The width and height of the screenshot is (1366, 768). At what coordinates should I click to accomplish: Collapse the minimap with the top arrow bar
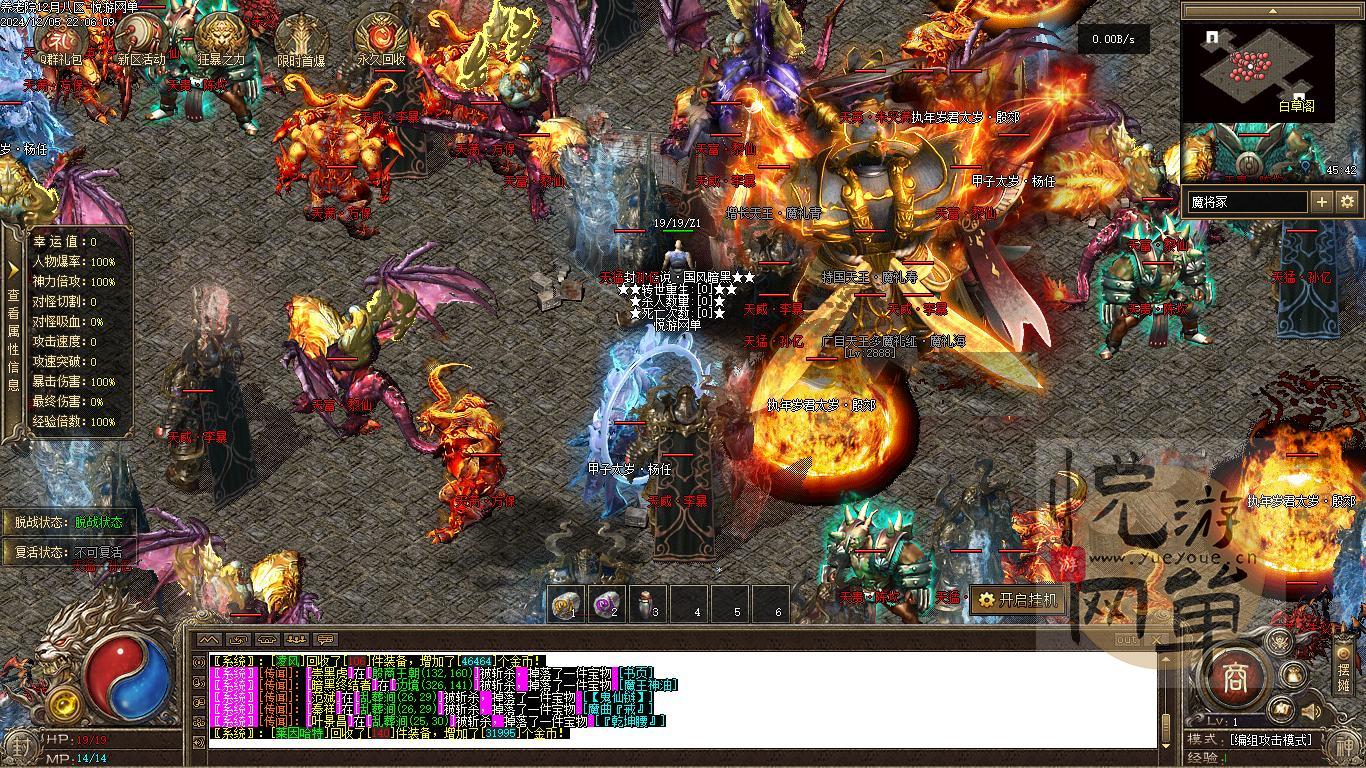1271,11
